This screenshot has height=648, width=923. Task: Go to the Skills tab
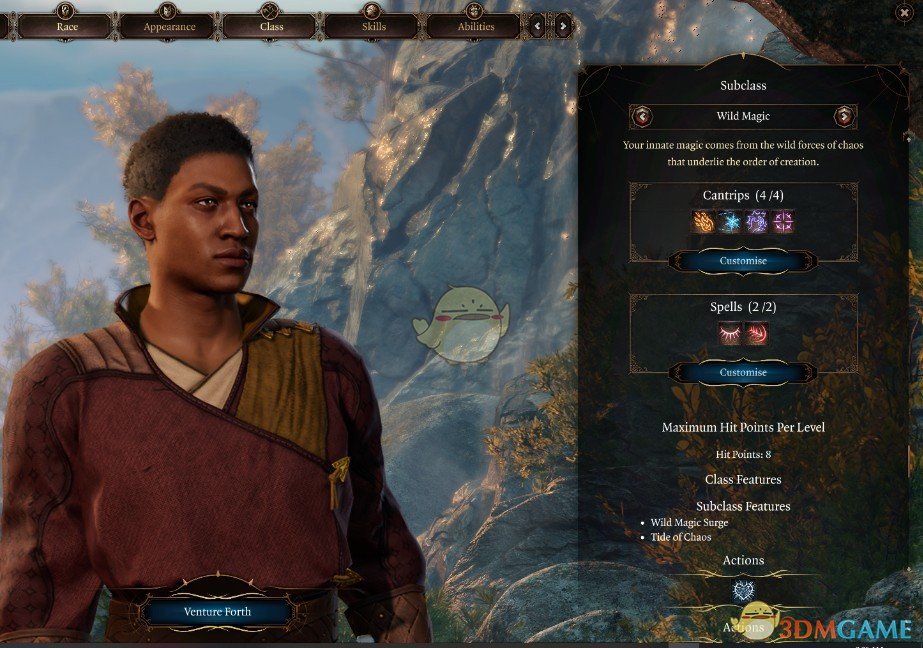coord(371,26)
